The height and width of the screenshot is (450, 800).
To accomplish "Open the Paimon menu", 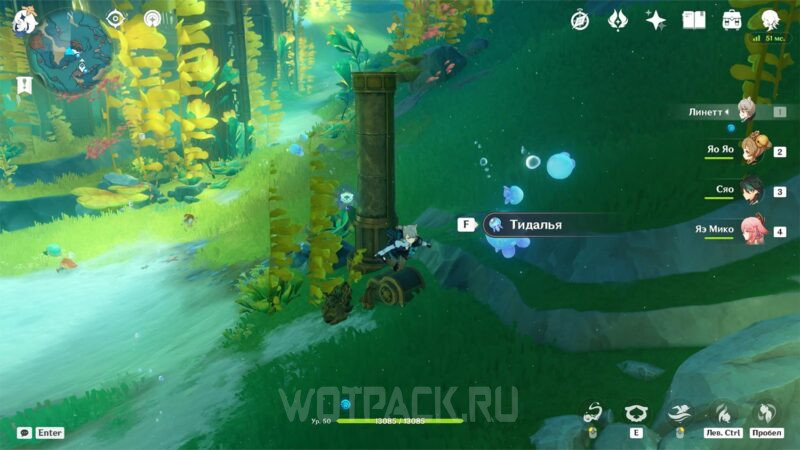I will (26, 20).
